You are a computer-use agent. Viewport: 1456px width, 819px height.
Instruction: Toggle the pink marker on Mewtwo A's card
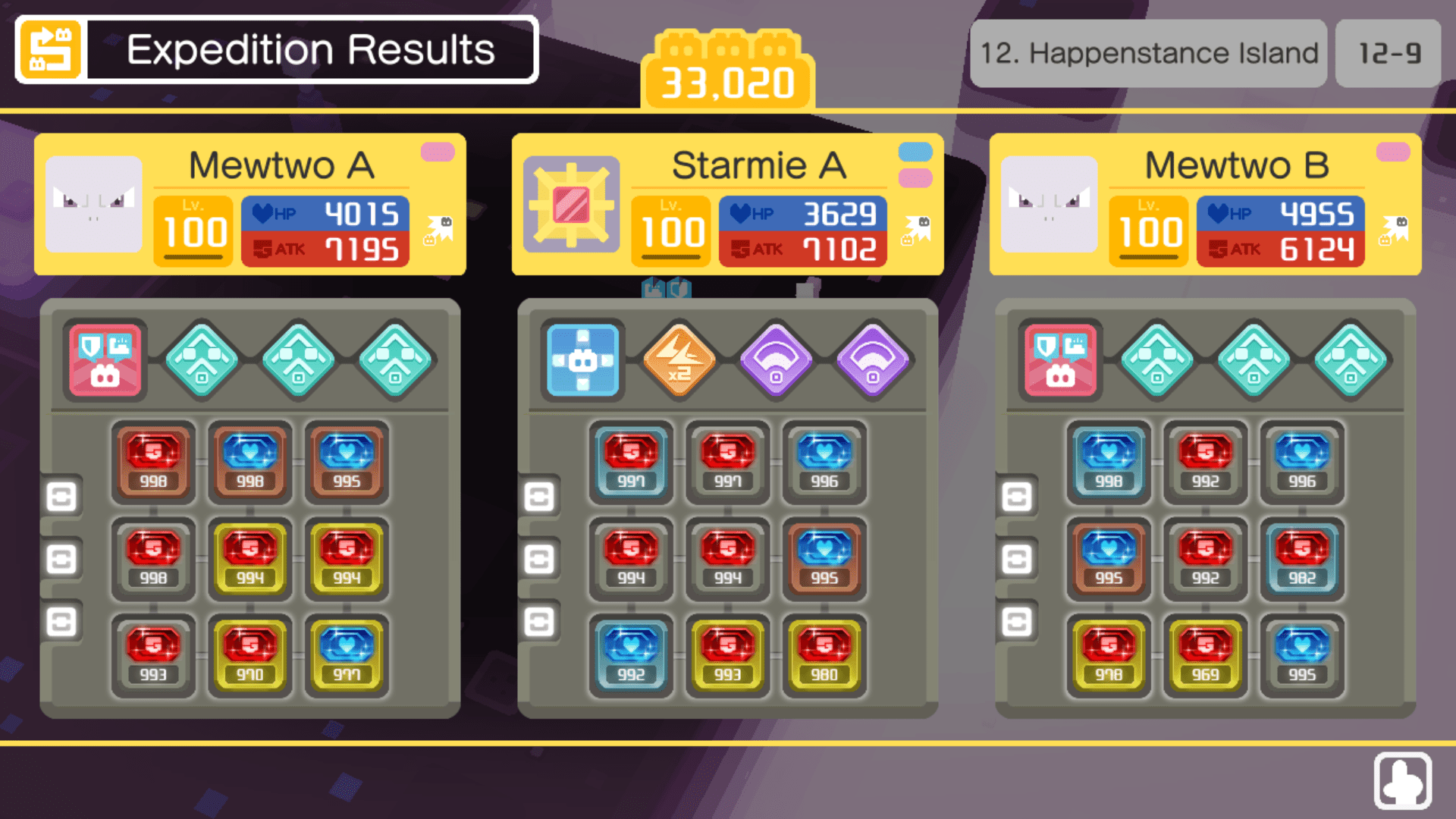438,152
